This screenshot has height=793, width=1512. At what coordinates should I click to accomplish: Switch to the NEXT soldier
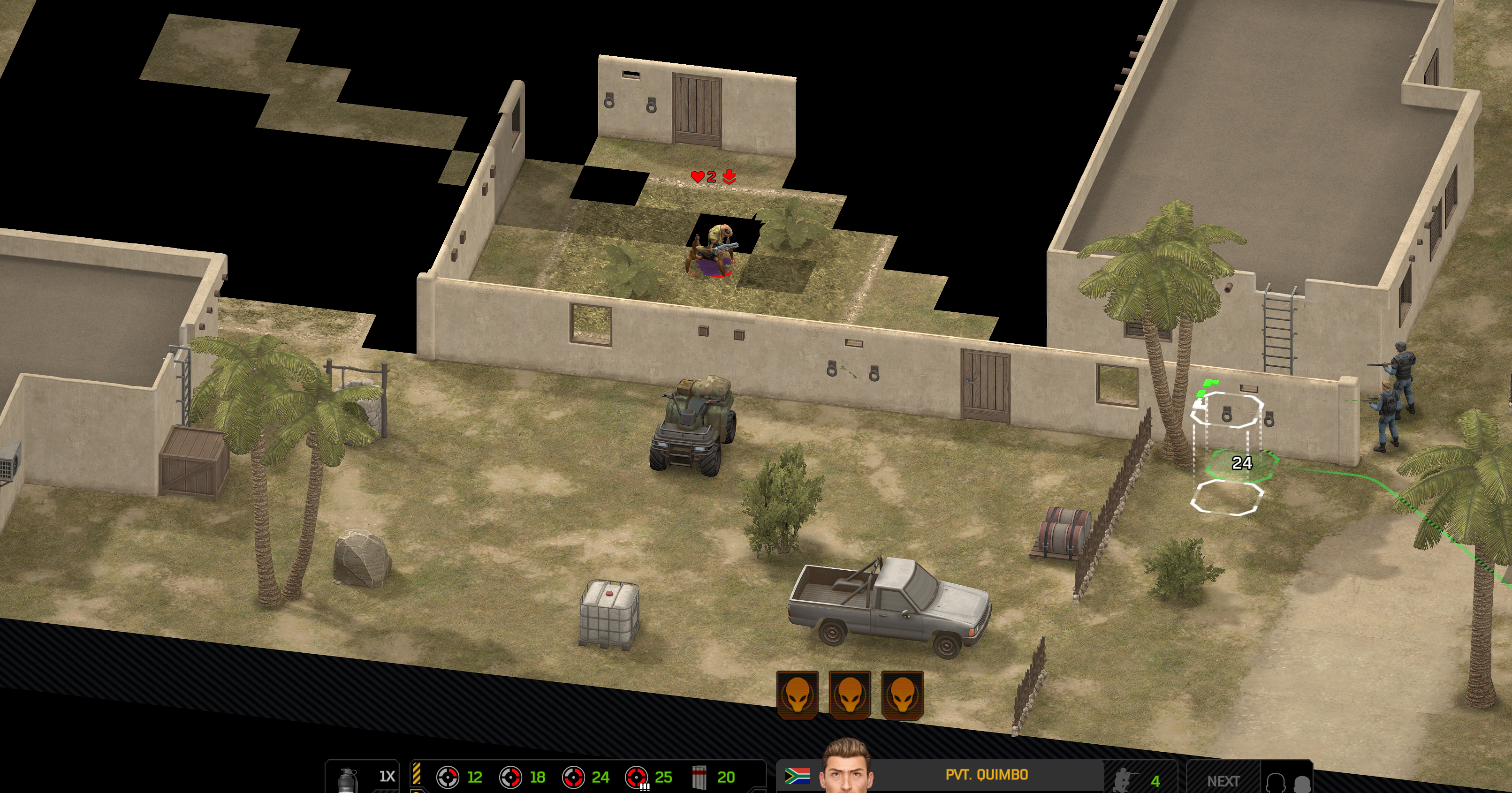click(x=1223, y=781)
